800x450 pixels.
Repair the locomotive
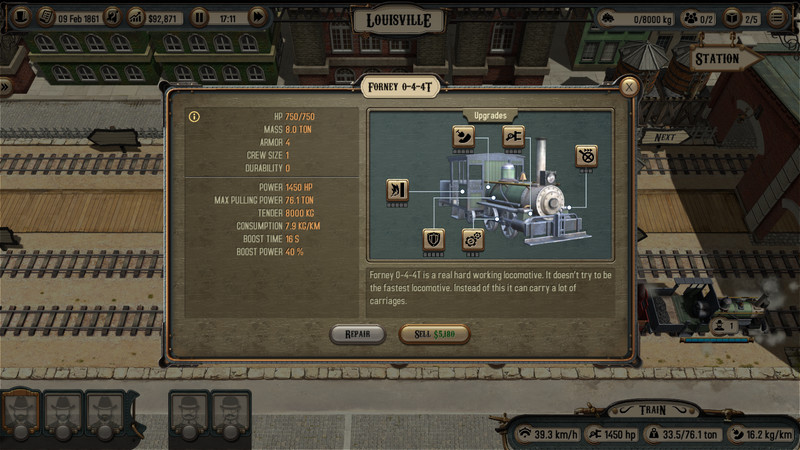(x=357, y=335)
